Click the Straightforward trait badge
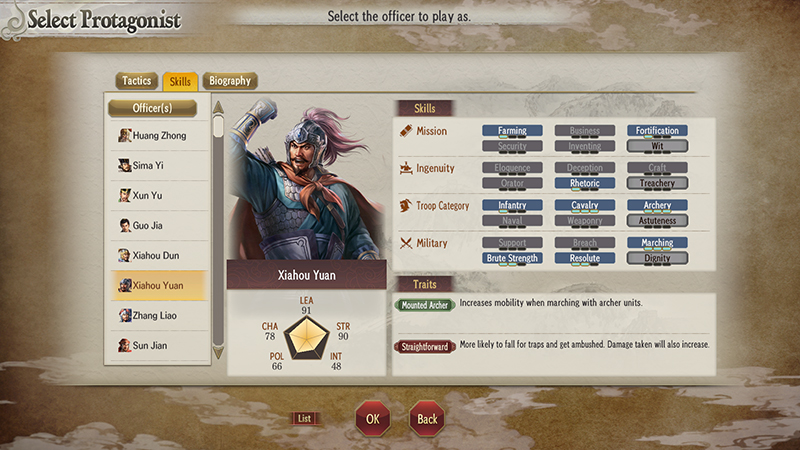 [424, 347]
